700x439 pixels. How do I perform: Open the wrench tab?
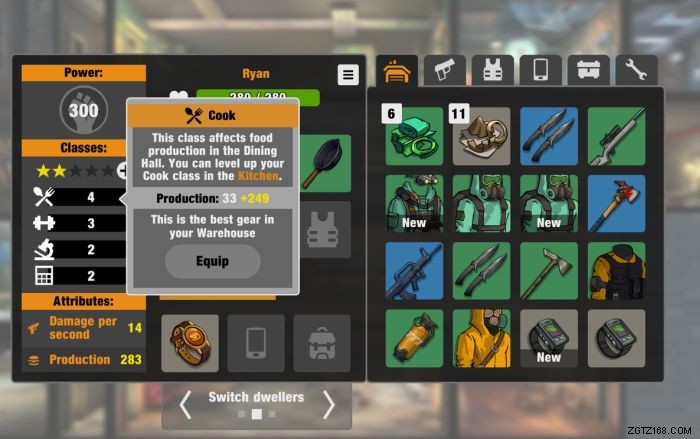(x=636, y=70)
